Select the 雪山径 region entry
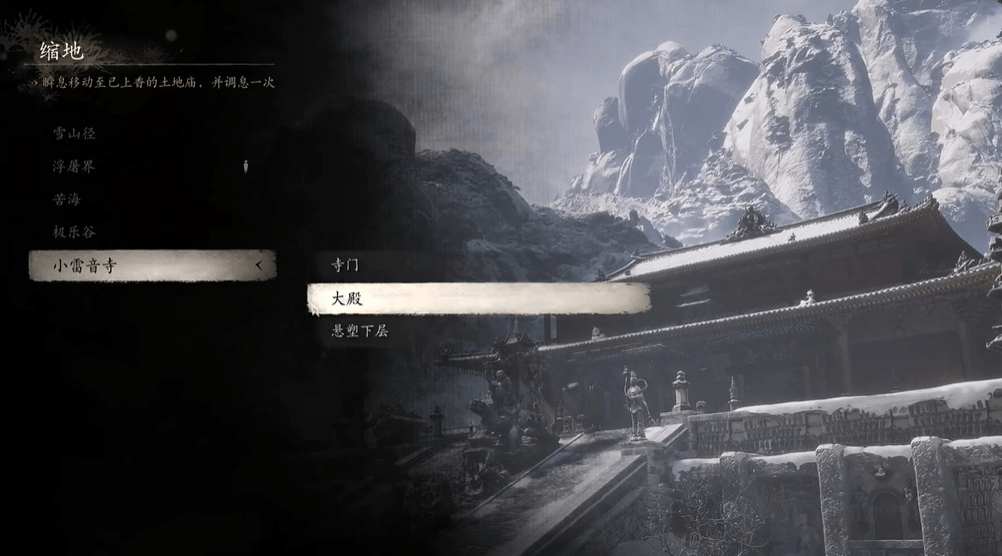The height and width of the screenshot is (556, 1002). 75,133
